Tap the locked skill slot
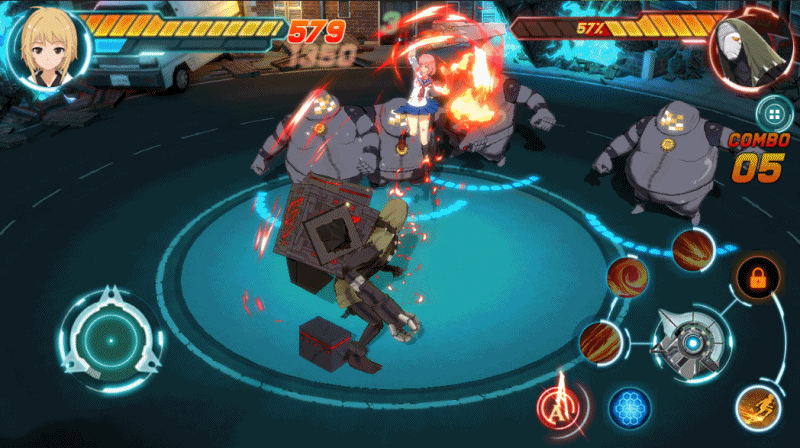This screenshot has height=448, width=800. [757, 278]
